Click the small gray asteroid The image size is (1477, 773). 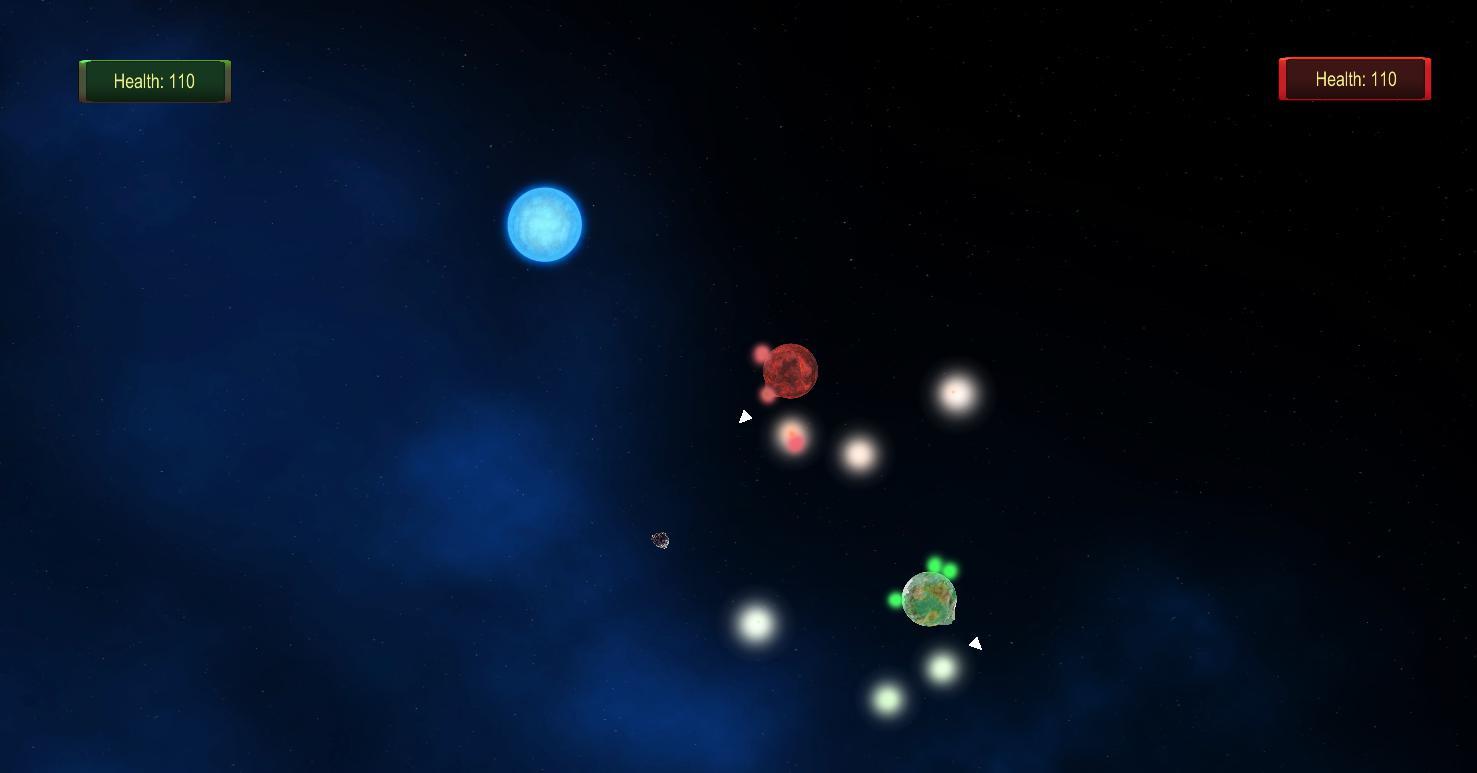tap(660, 540)
